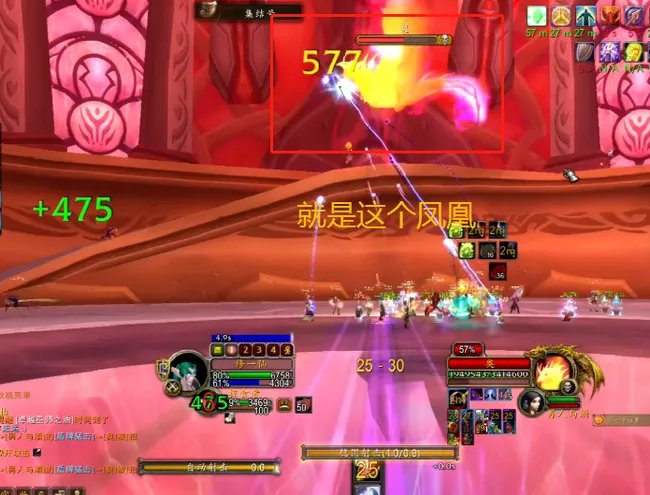Click the red flame-winged buff icon
Image resolution: width=650 pixels, height=495 pixels.
pos(609,16)
